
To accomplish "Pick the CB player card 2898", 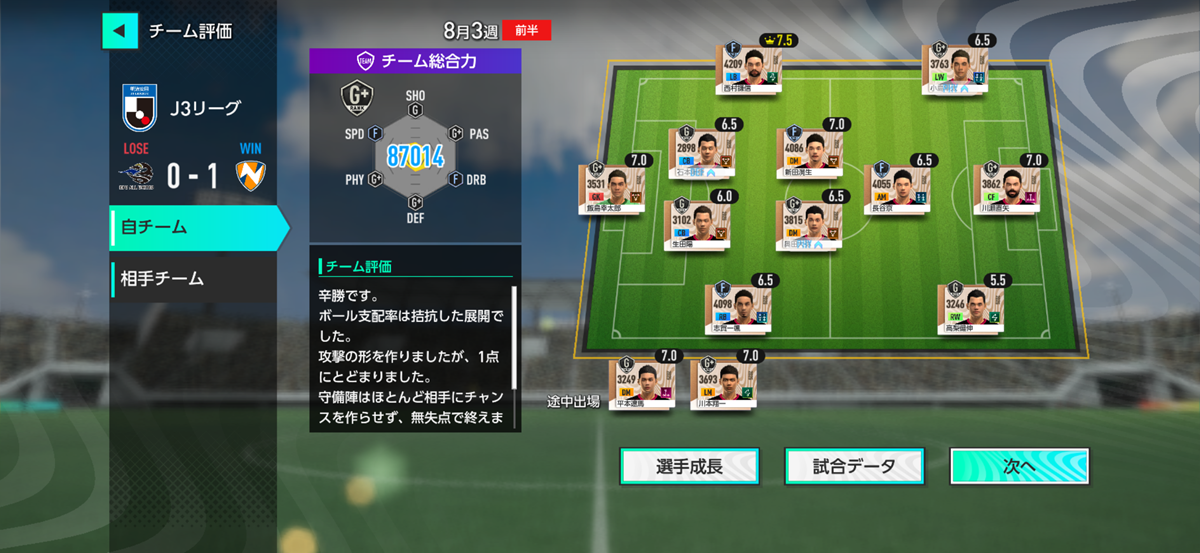I will pyautogui.click(x=700, y=152).
